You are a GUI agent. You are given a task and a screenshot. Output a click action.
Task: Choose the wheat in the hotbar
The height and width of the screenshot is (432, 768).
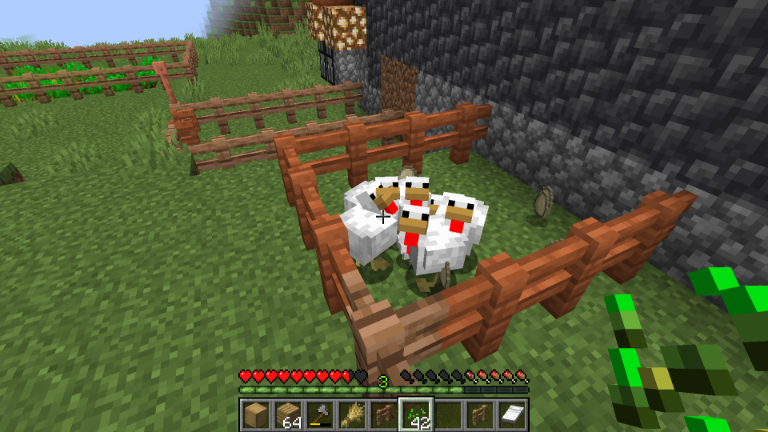[352, 414]
